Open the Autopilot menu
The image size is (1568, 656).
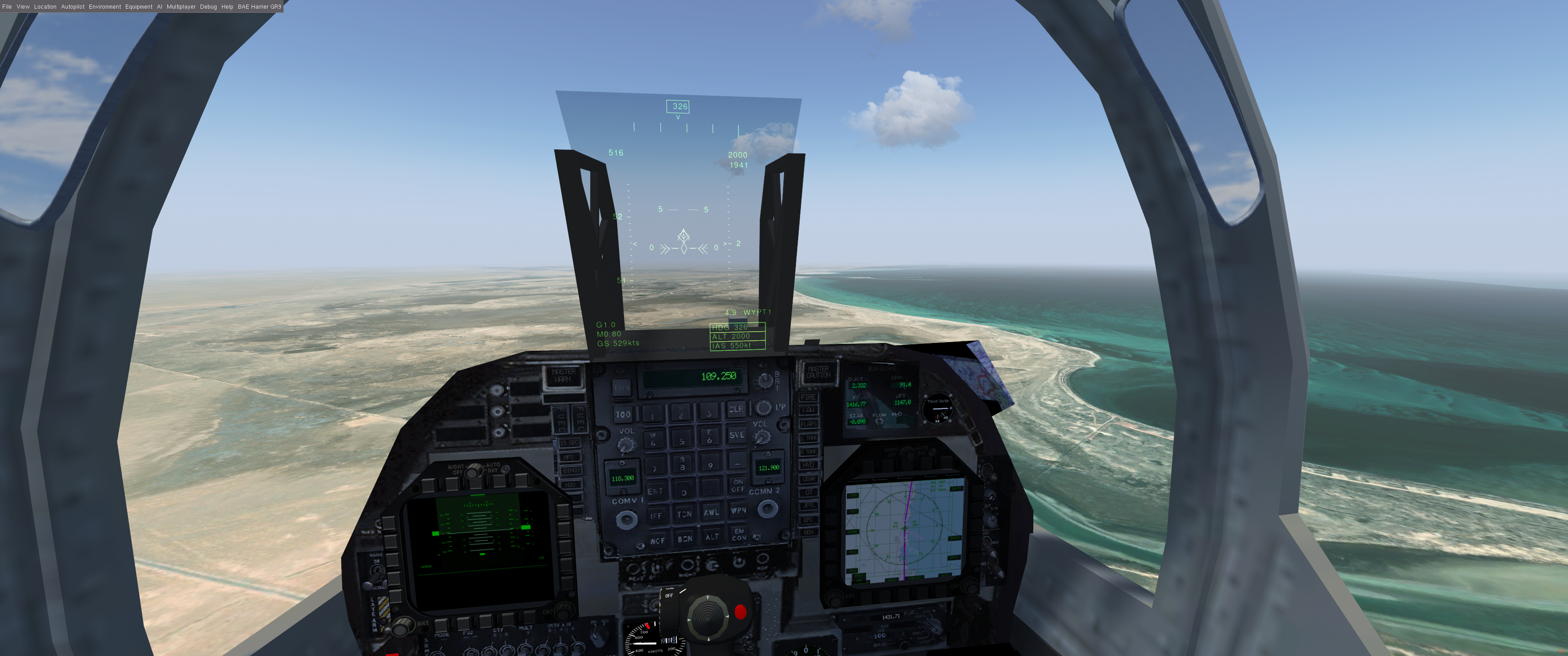point(72,7)
